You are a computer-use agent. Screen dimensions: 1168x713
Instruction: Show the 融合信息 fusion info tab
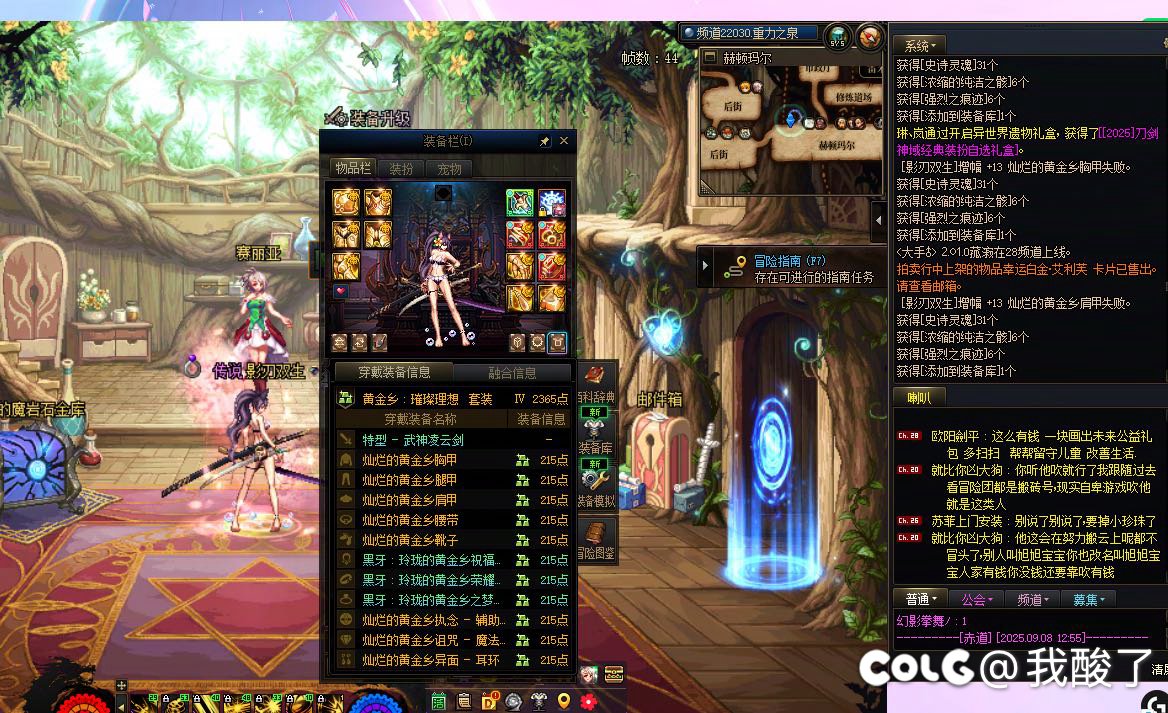point(511,373)
